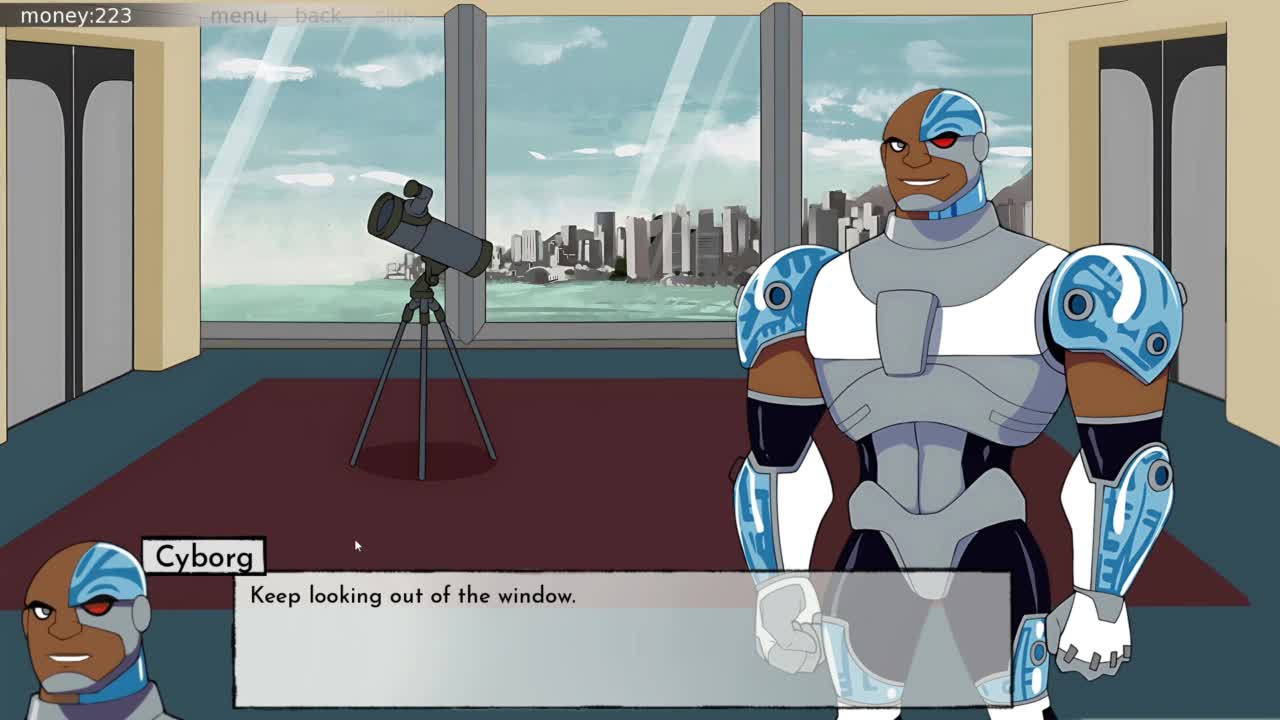Go back to the previous dialogue line
Image resolution: width=1280 pixels, height=720 pixels.
(x=318, y=16)
